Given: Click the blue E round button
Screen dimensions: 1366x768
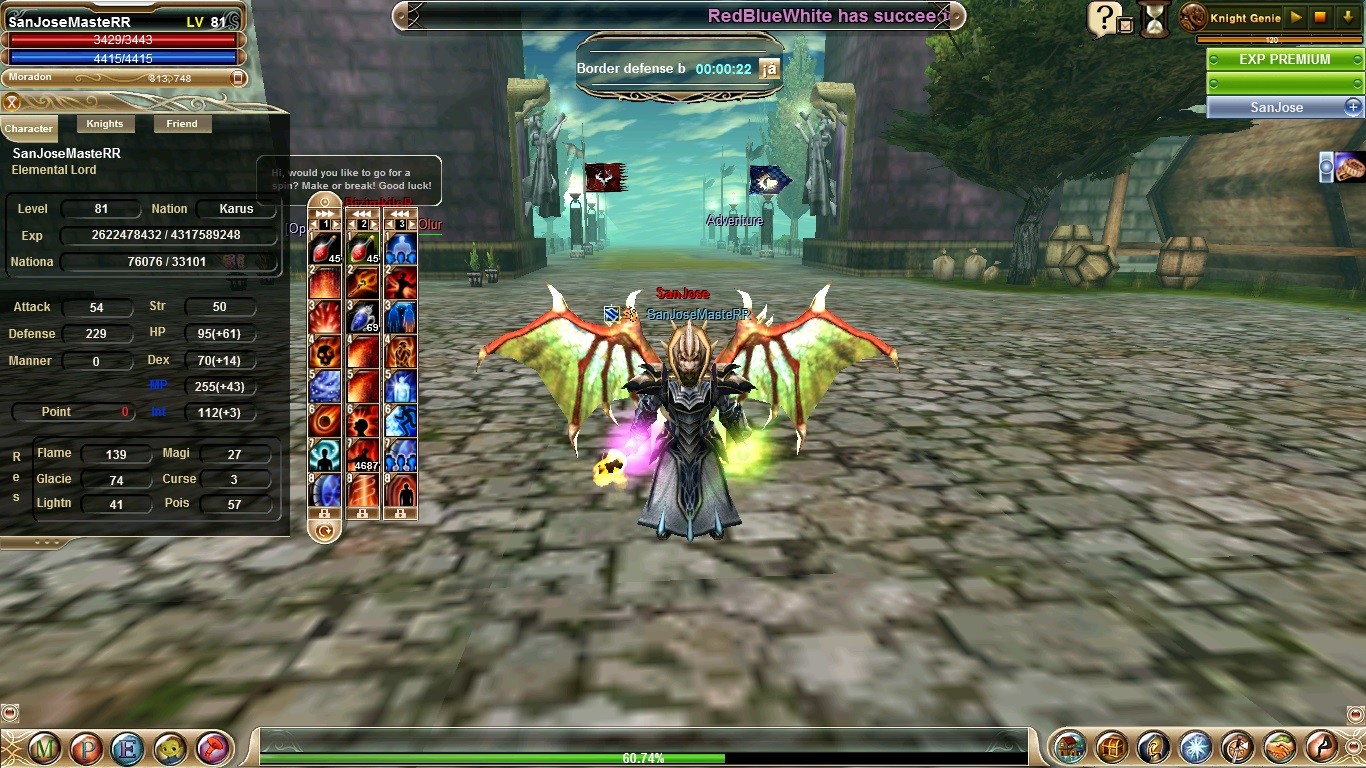Looking at the screenshot, I should [128, 748].
